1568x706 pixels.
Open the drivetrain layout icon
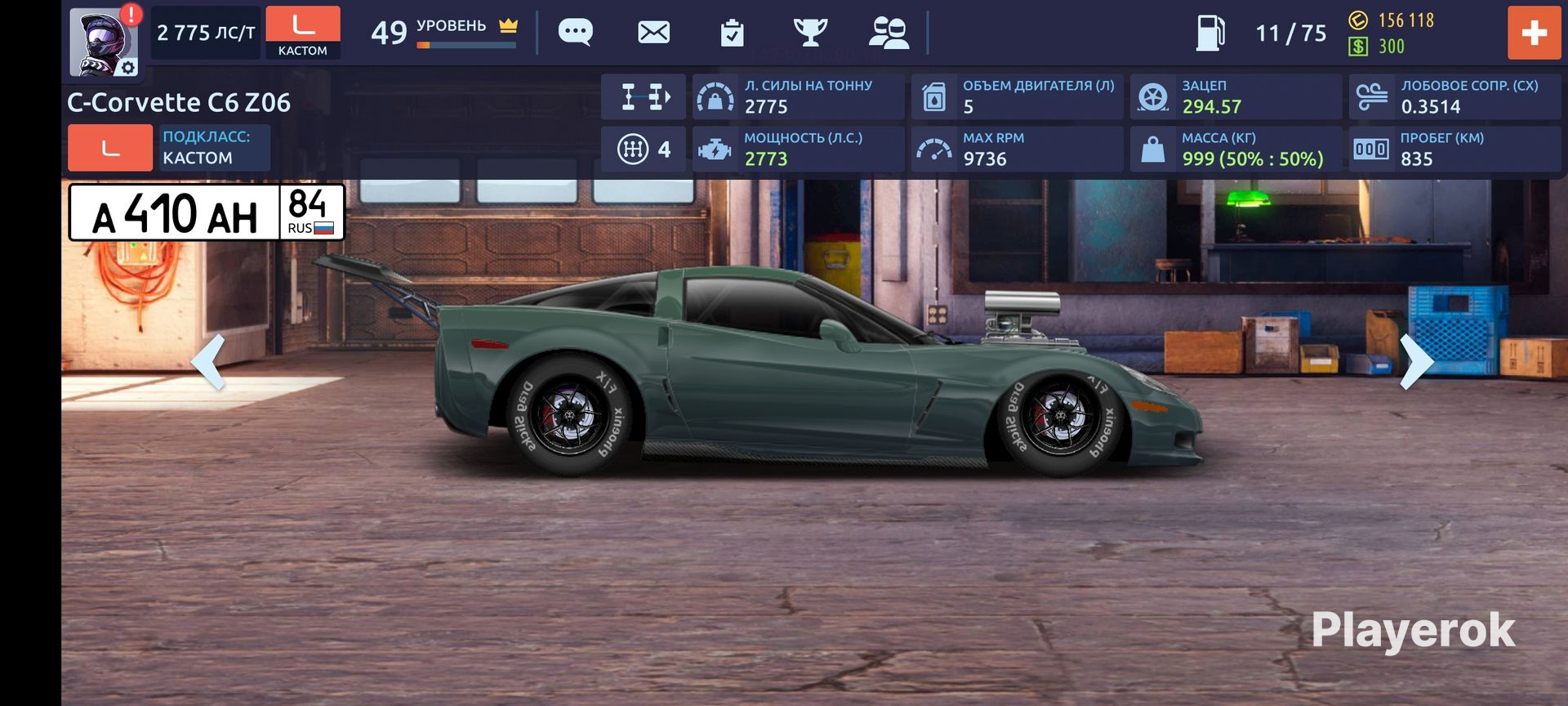click(x=644, y=96)
